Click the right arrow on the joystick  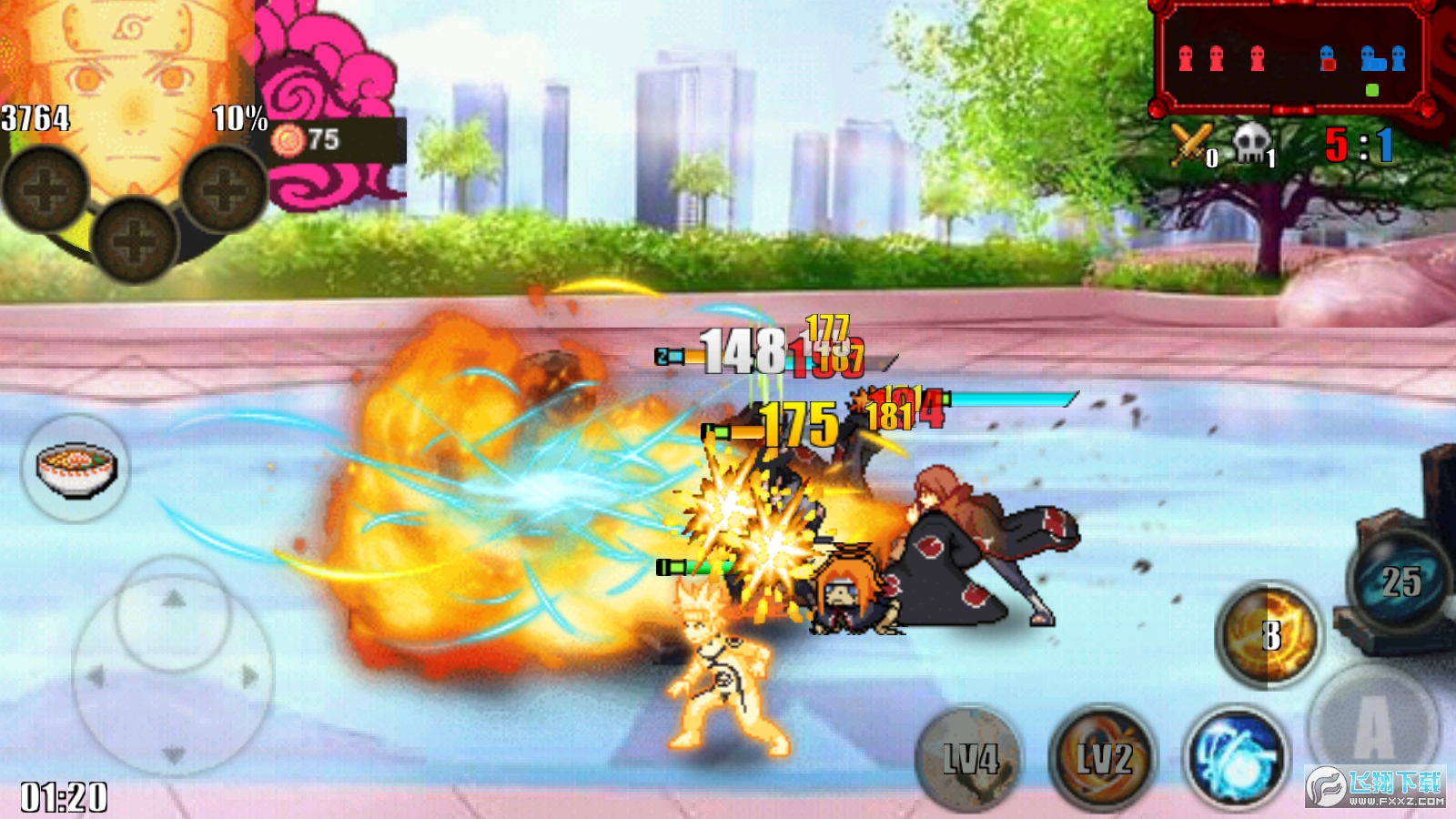(x=249, y=677)
